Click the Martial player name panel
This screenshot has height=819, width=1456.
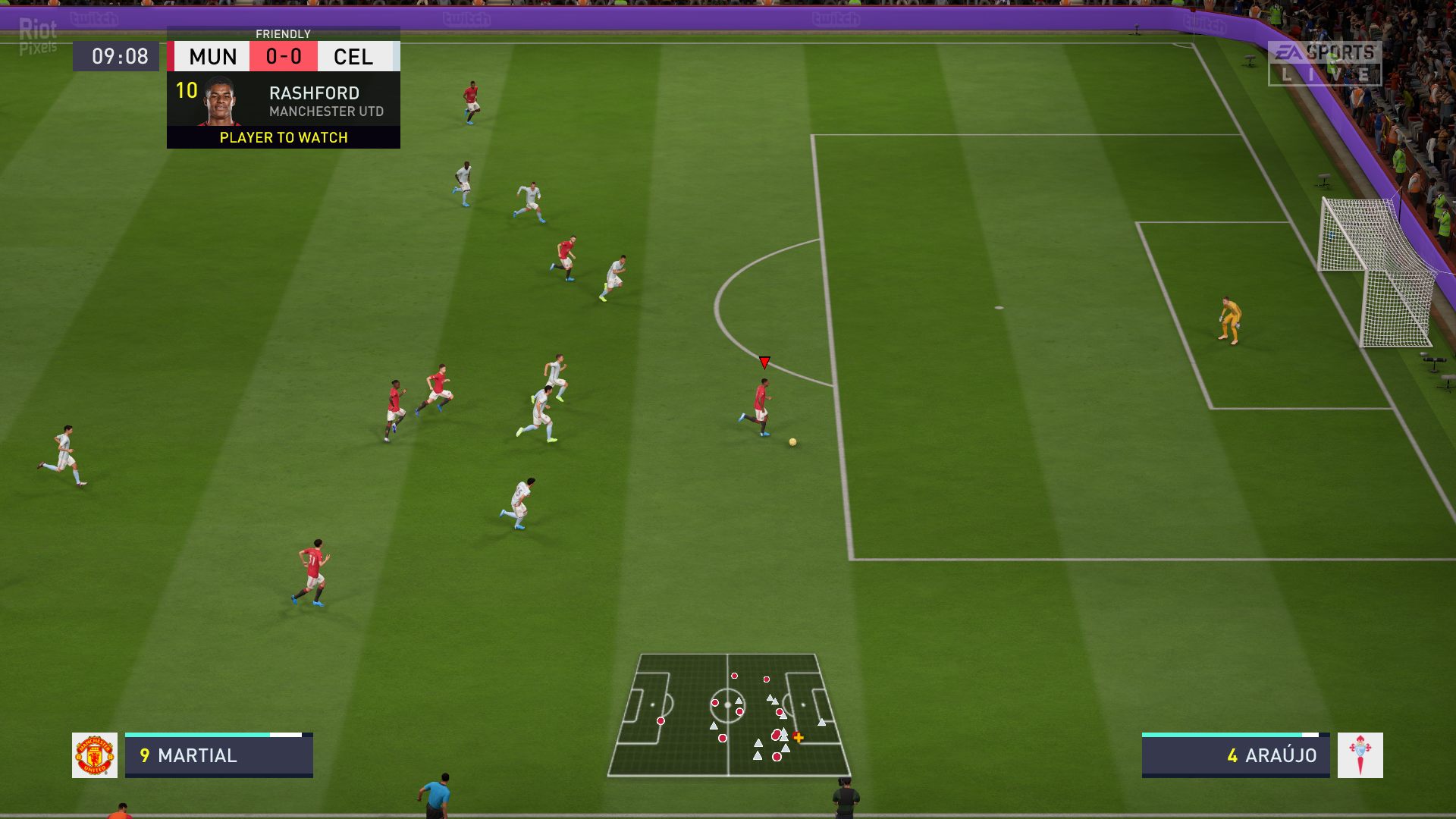click(219, 756)
